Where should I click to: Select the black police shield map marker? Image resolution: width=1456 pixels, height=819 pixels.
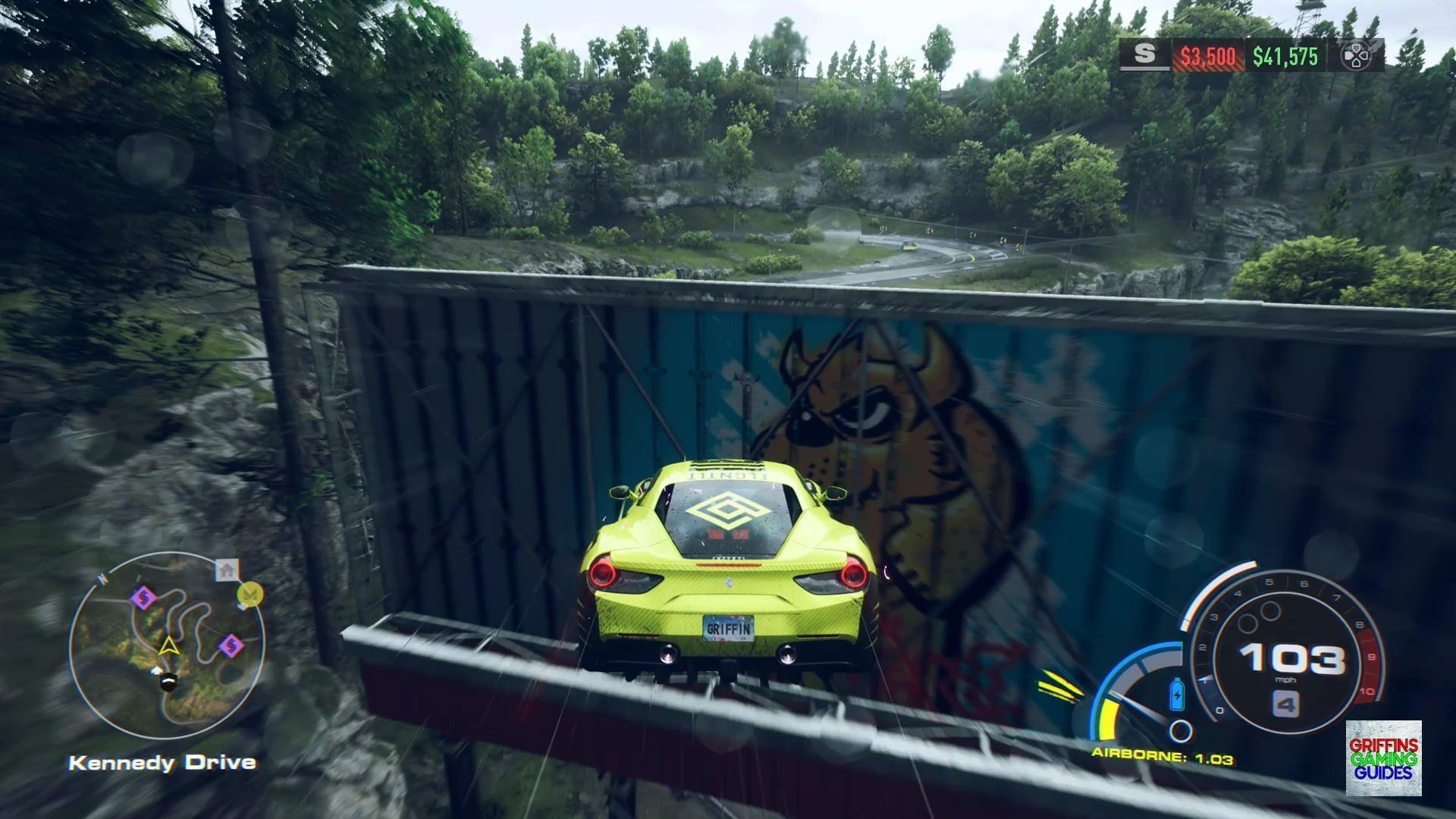coord(168,682)
